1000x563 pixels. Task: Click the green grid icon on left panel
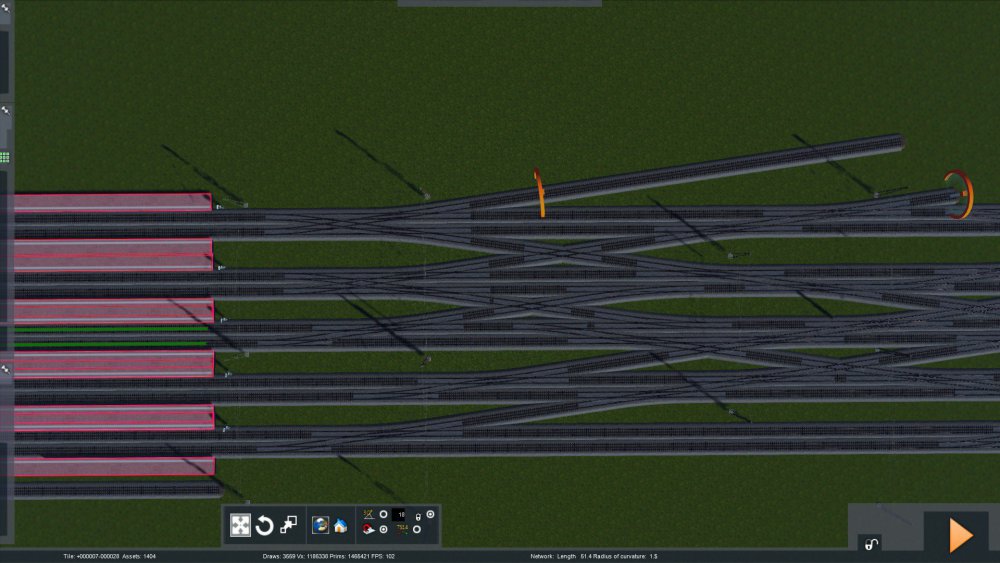pyautogui.click(x=5, y=157)
